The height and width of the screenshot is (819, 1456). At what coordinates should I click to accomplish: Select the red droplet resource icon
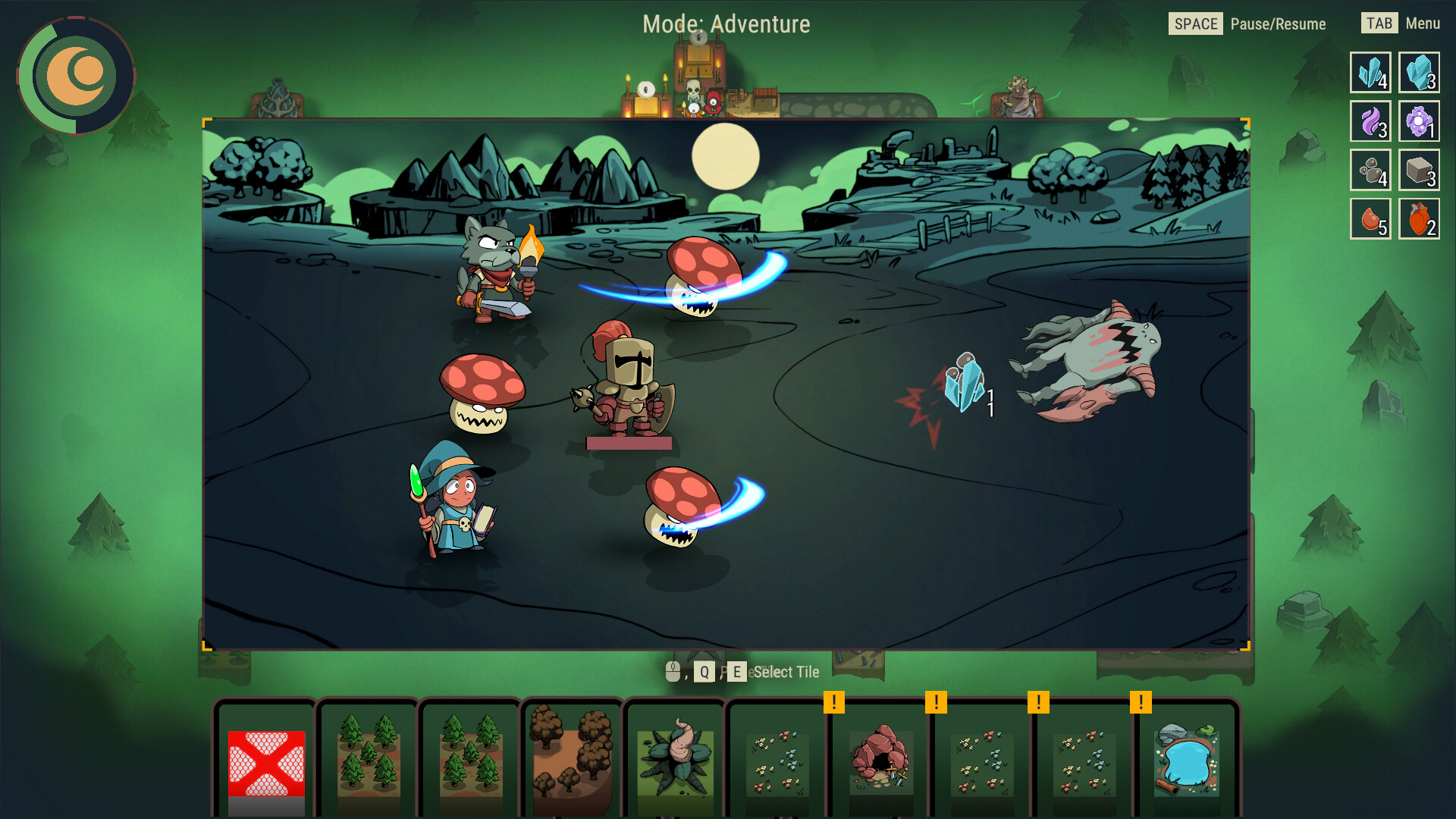pos(1370,218)
